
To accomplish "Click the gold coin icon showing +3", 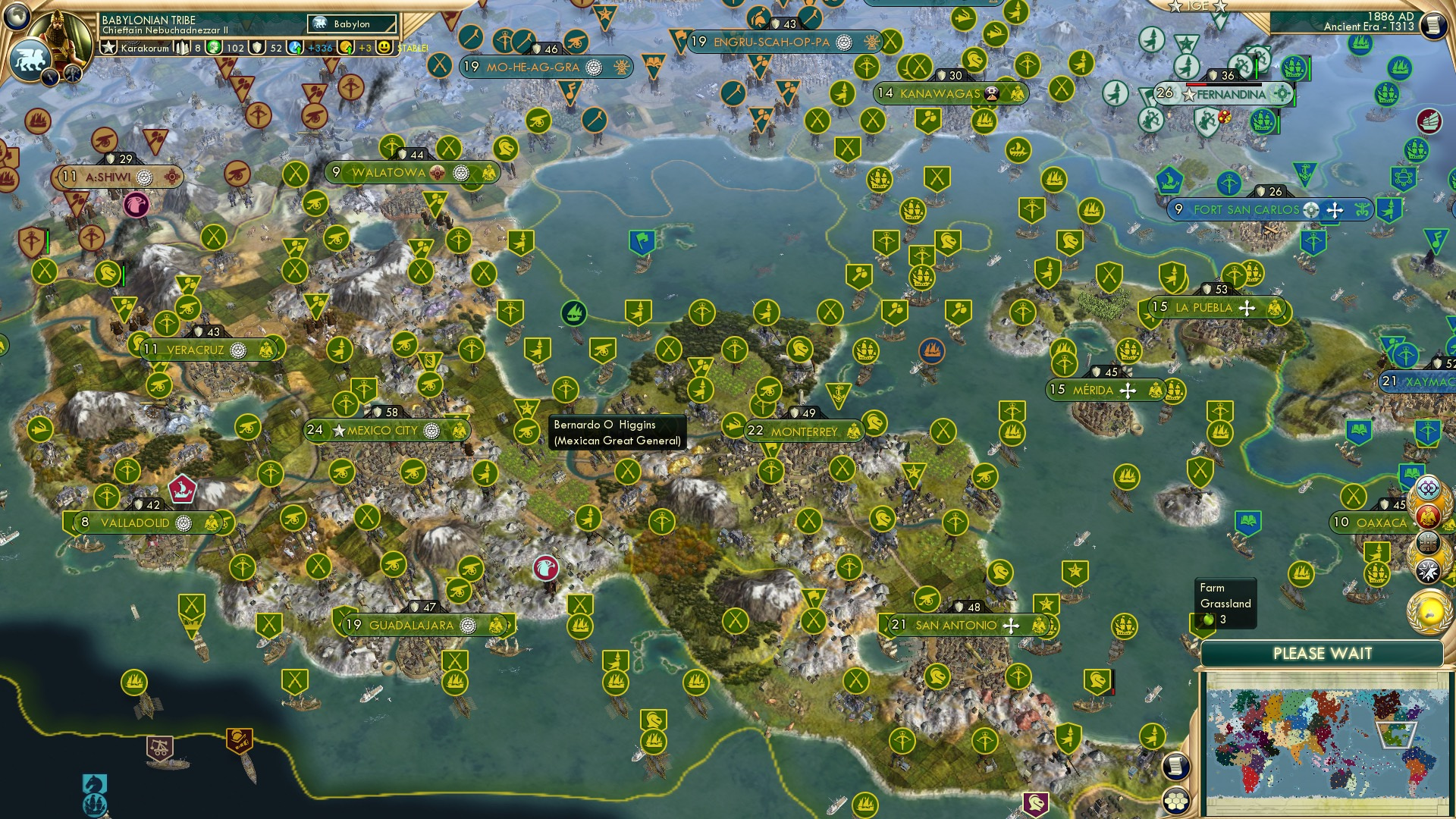I will tap(347, 47).
